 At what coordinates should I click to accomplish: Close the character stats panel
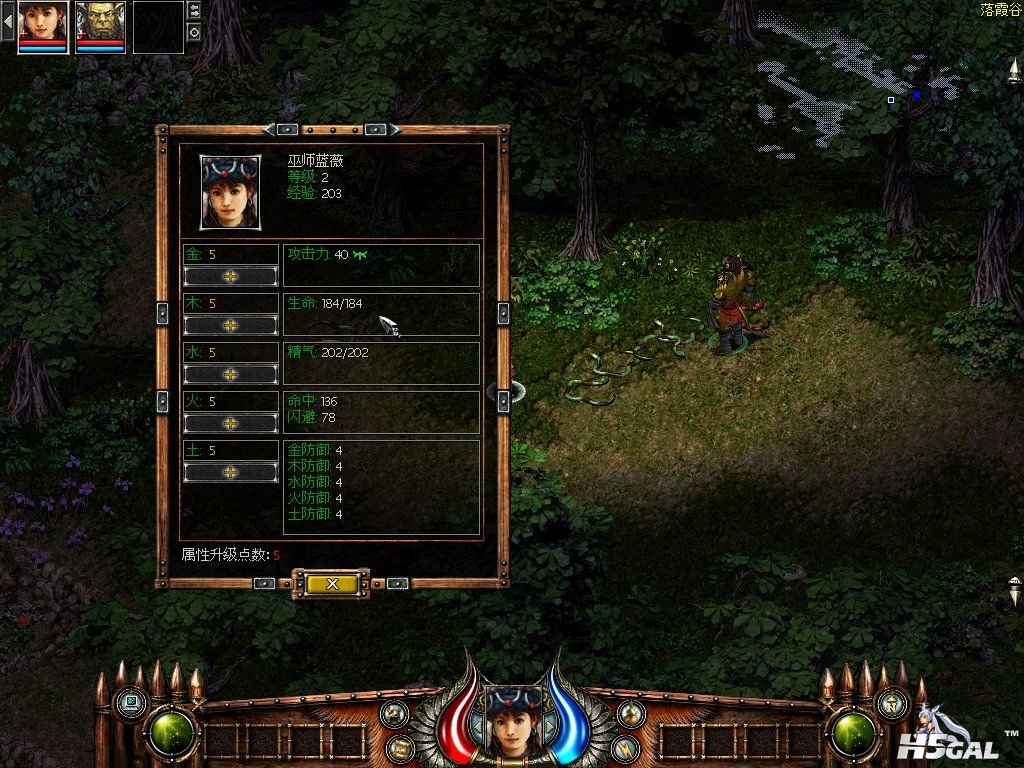331,583
